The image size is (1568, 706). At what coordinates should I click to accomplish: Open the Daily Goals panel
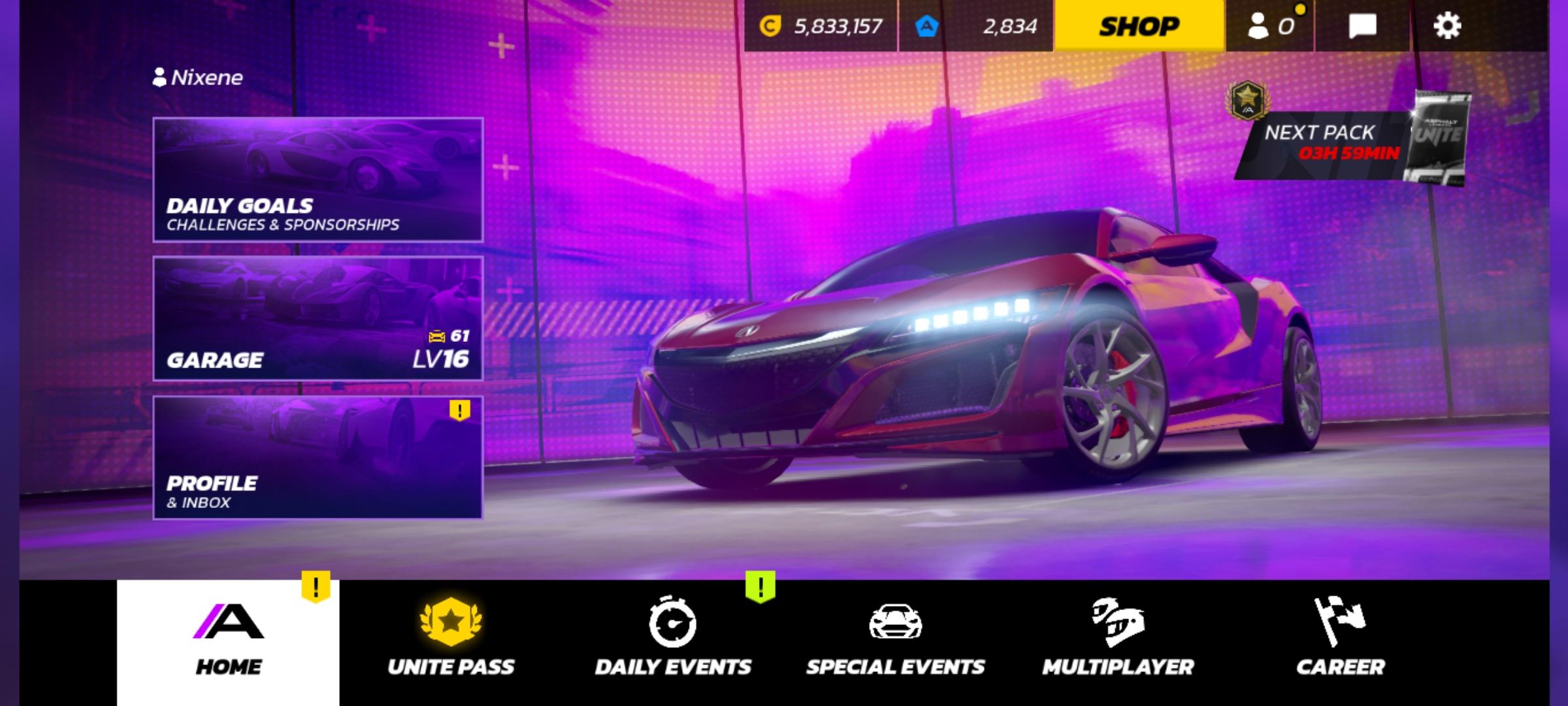[318, 180]
